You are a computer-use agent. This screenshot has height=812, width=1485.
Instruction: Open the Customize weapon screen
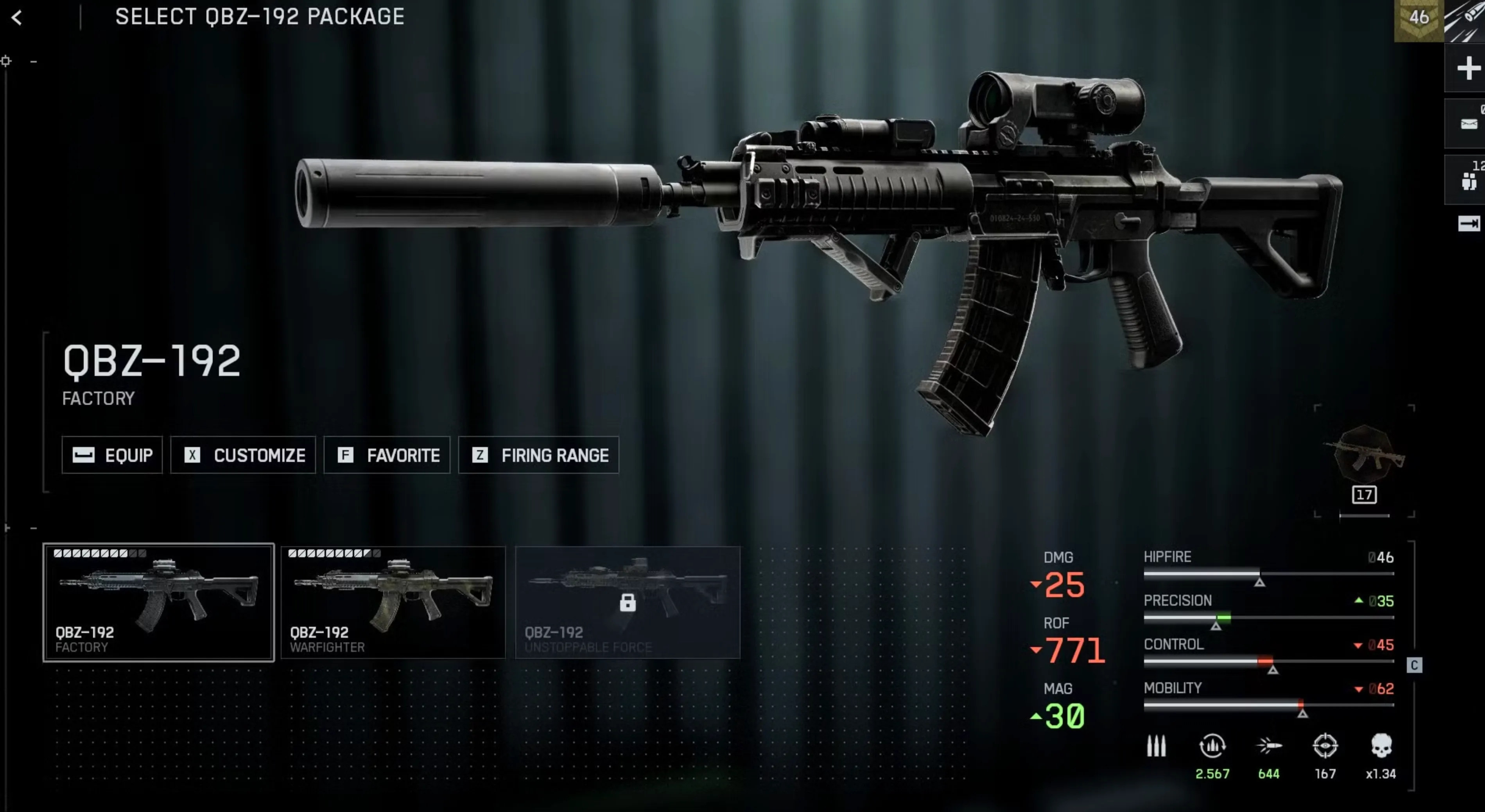coord(243,455)
